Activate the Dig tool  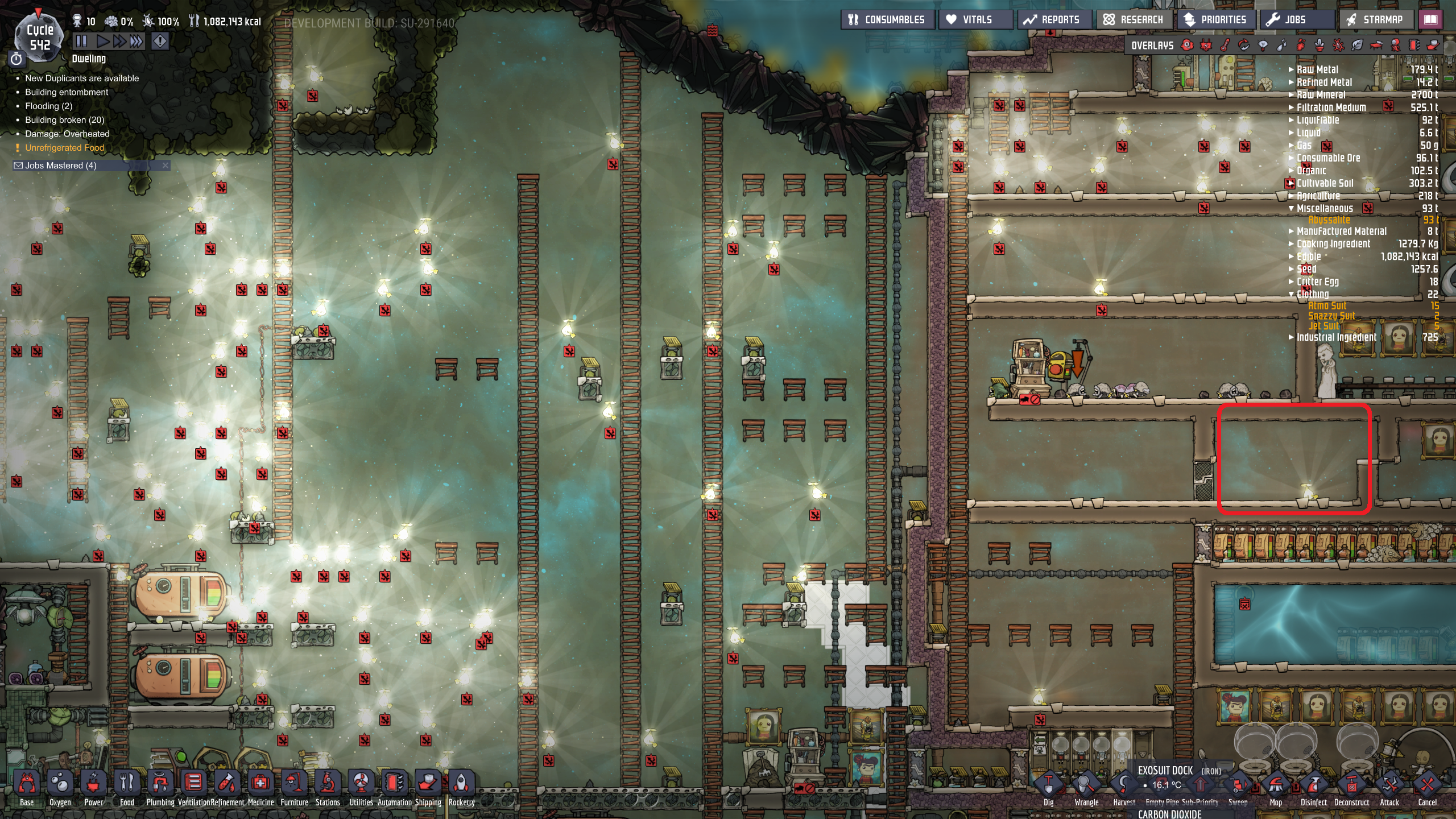[x=1048, y=788]
